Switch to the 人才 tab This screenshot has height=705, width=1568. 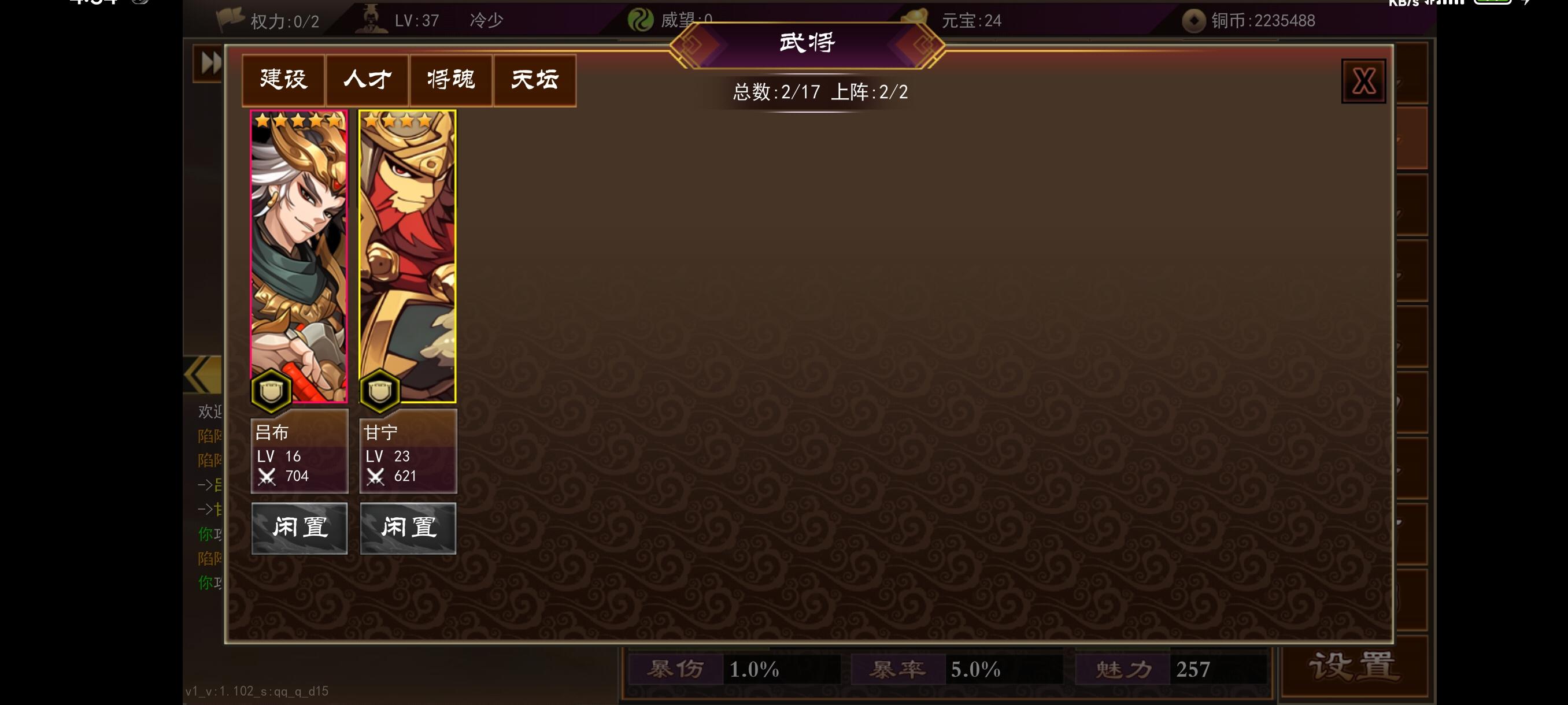(366, 80)
